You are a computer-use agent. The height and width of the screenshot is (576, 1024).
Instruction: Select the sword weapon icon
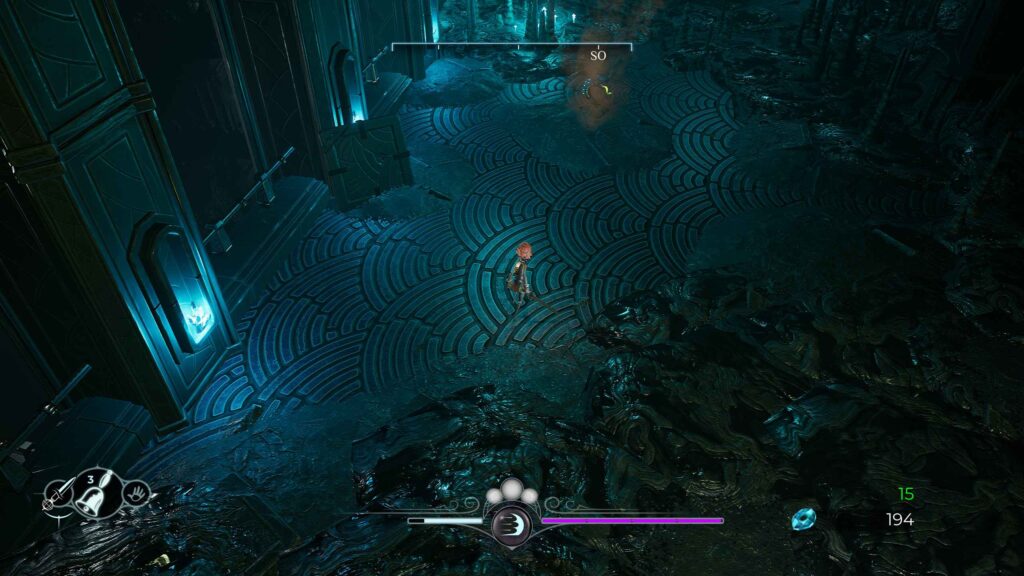57,494
